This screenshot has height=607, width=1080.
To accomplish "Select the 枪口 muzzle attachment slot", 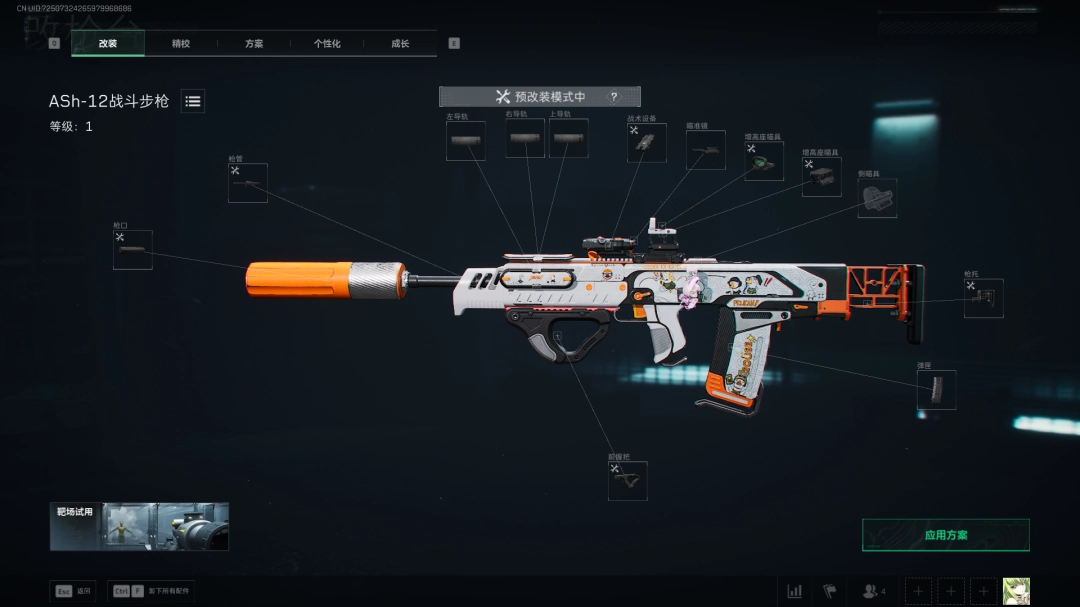I will click(x=133, y=250).
